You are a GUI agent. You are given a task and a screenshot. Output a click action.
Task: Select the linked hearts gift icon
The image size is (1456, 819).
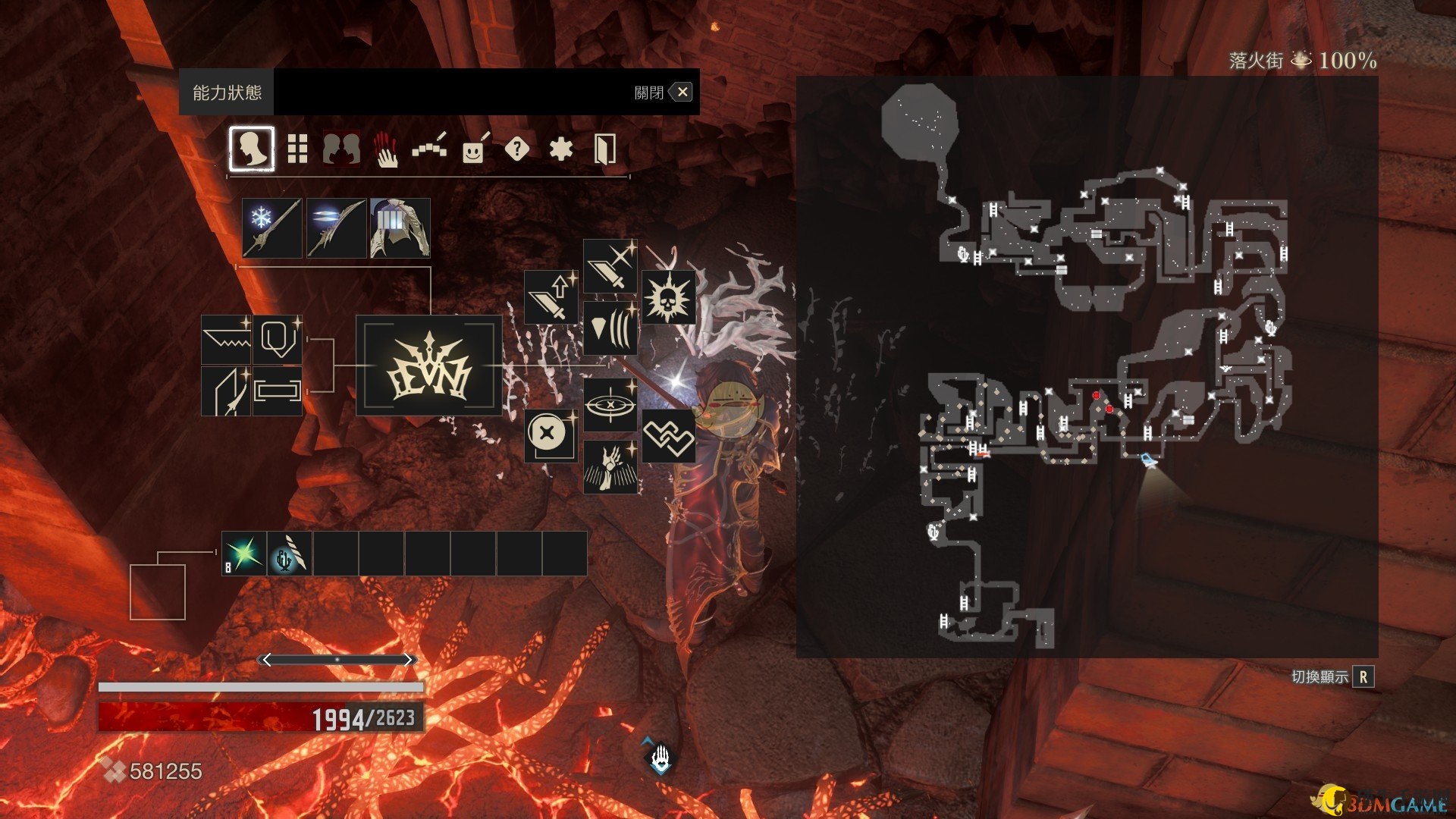[x=668, y=436]
